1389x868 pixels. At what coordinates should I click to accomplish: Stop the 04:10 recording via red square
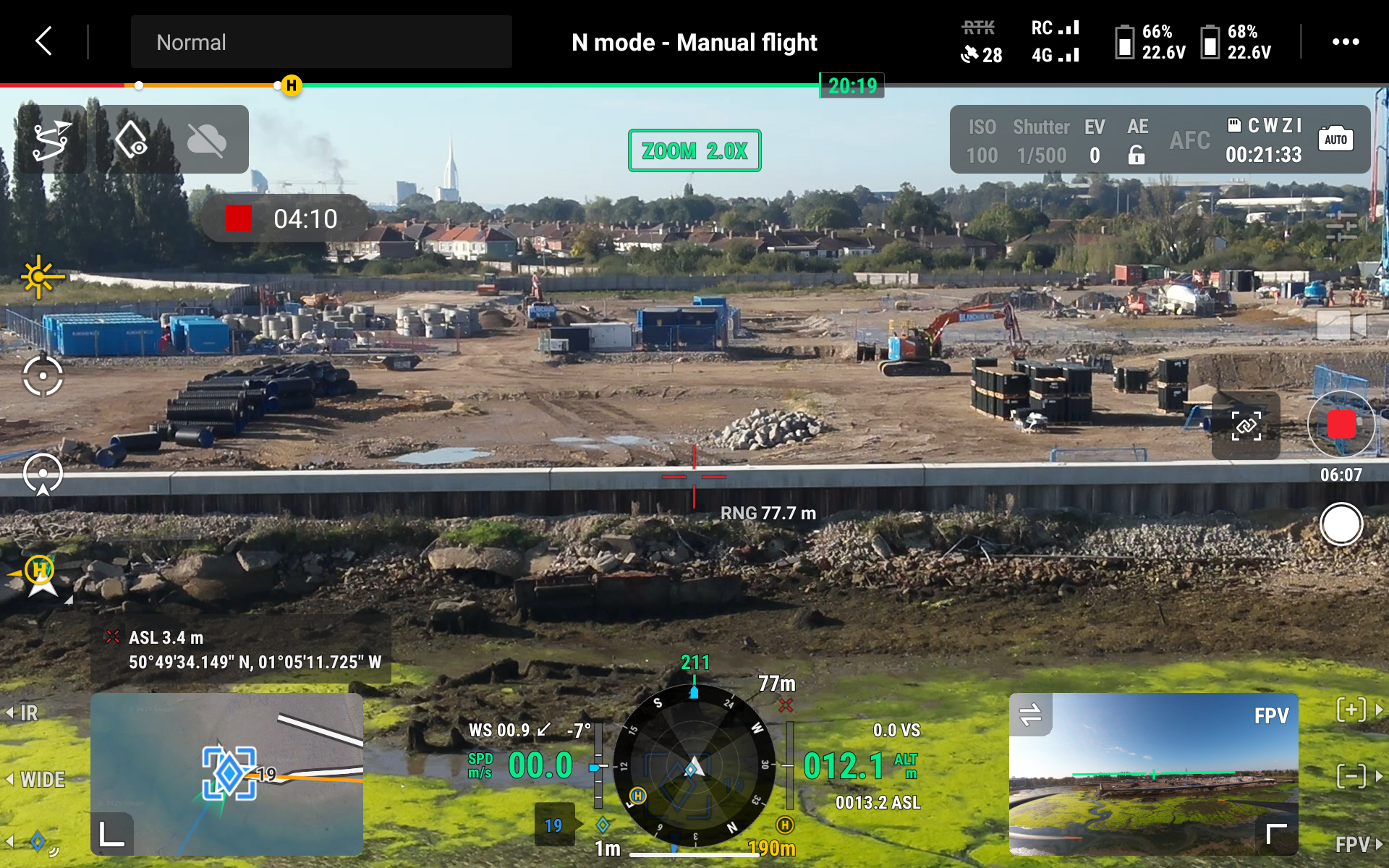[x=238, y=218]
